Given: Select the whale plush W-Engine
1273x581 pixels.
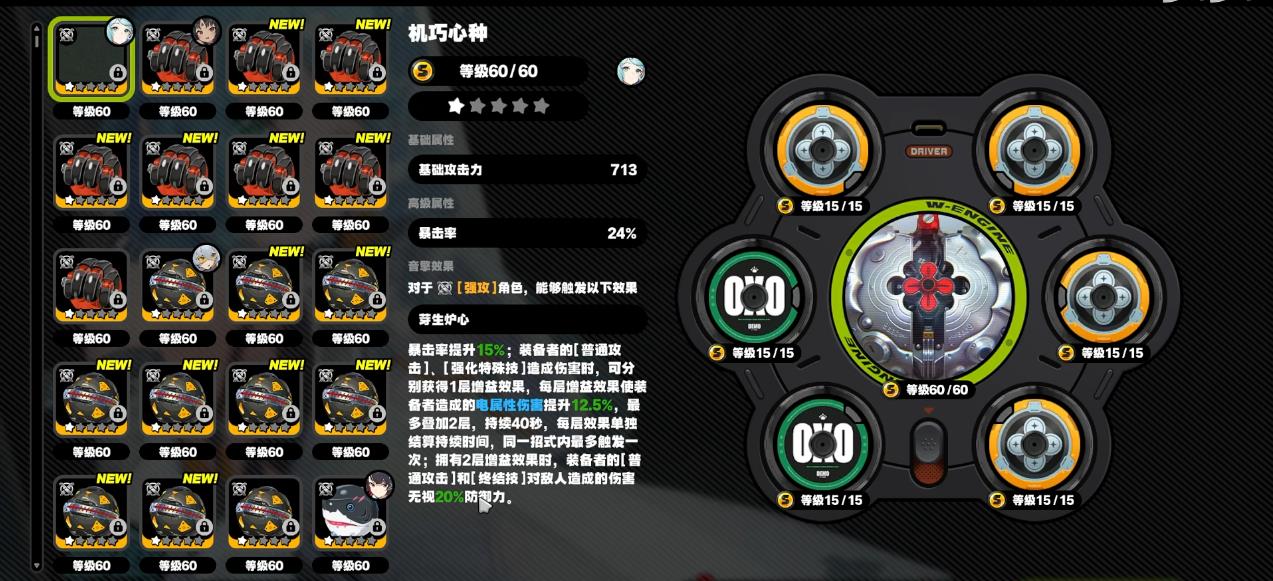Looking at the screenshot, I should [350, 513].
